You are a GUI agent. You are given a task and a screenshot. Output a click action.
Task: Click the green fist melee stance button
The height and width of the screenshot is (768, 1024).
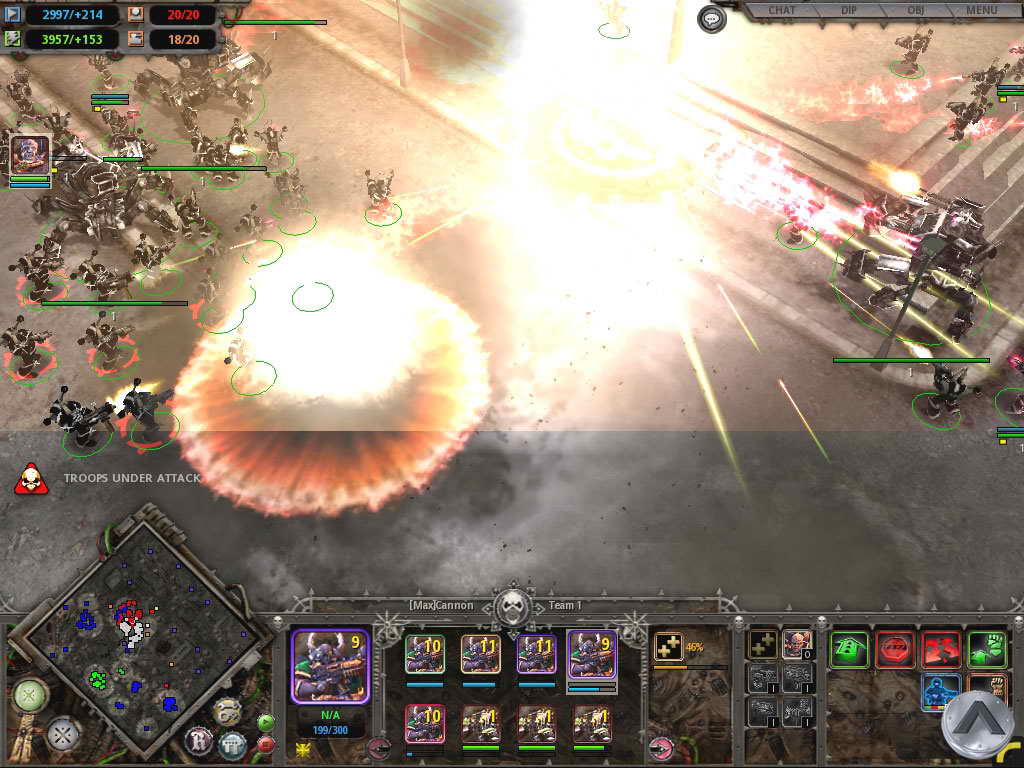pyautogui.click(x=986, y=649)
